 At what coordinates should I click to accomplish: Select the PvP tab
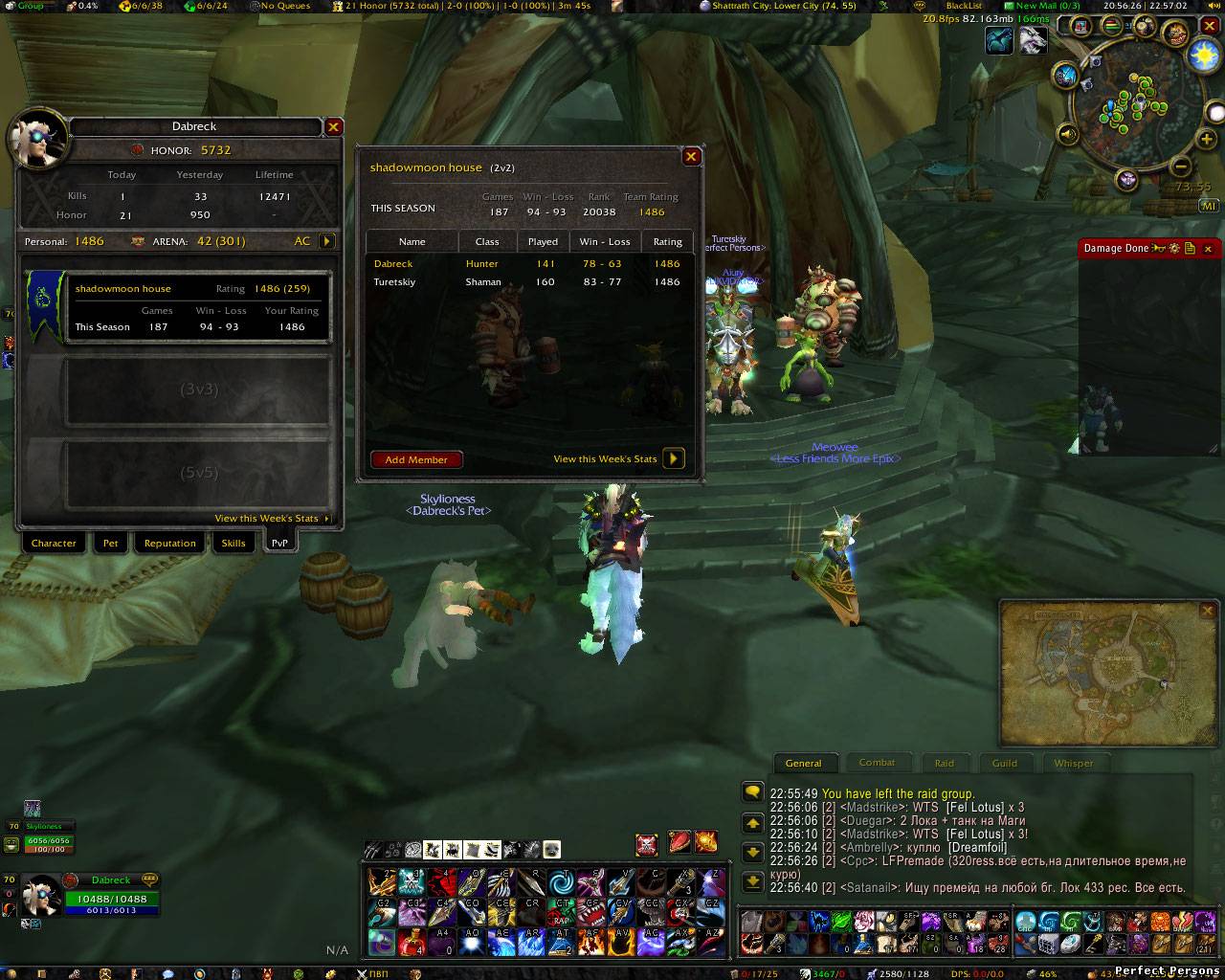pos(279,544)
